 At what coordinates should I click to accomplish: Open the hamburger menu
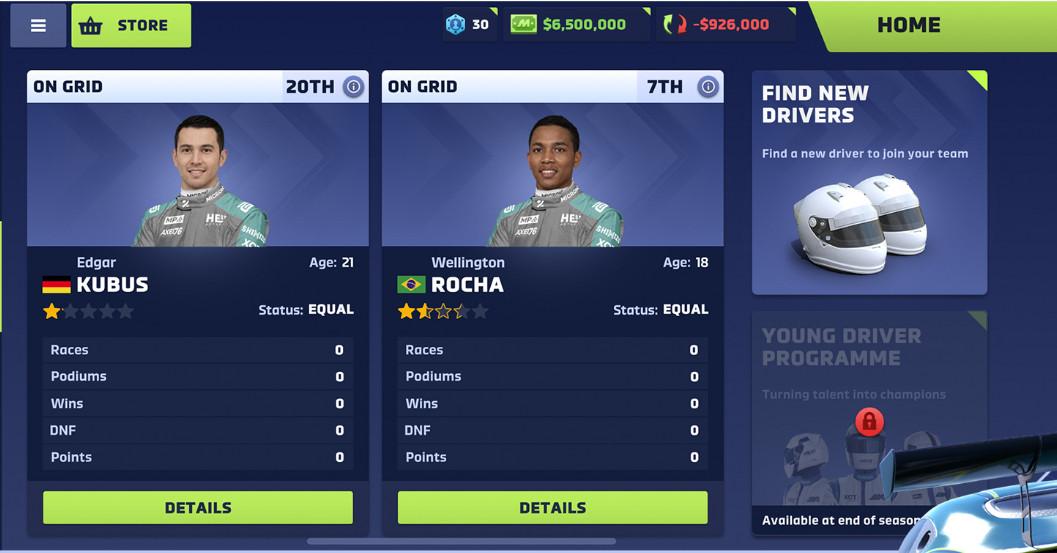[x=38, y=25]
